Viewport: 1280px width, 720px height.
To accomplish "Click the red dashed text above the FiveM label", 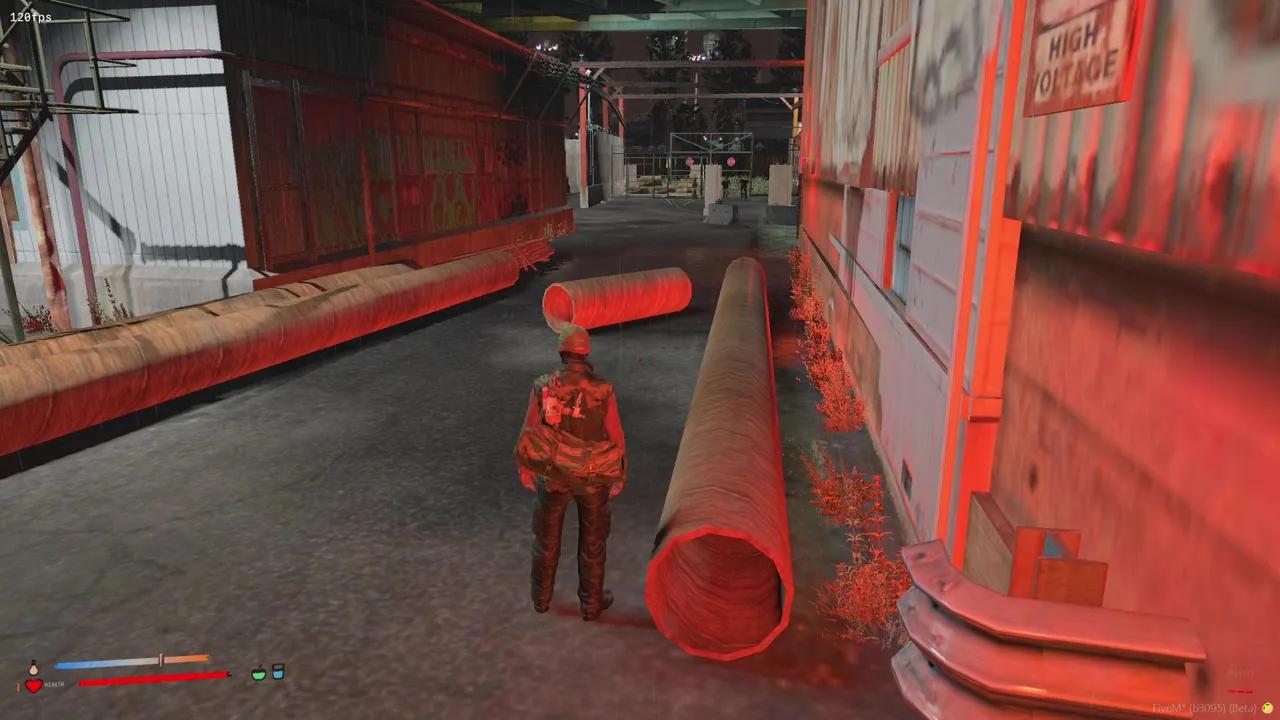I will 1240,691.
